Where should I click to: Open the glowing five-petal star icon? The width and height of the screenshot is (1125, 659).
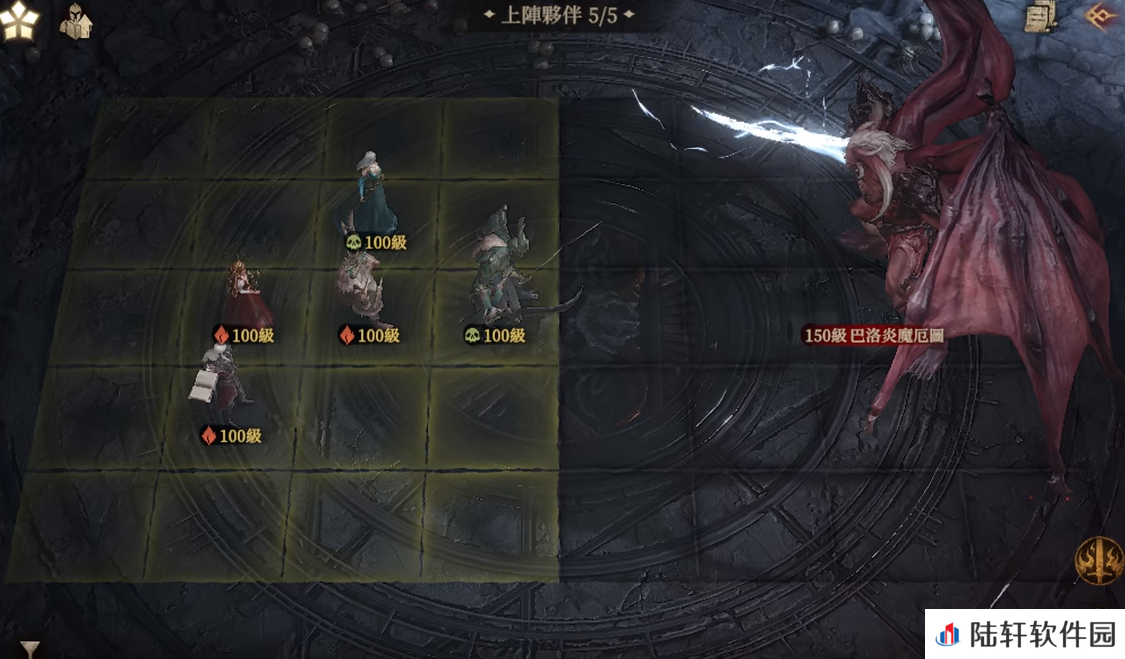20,22
